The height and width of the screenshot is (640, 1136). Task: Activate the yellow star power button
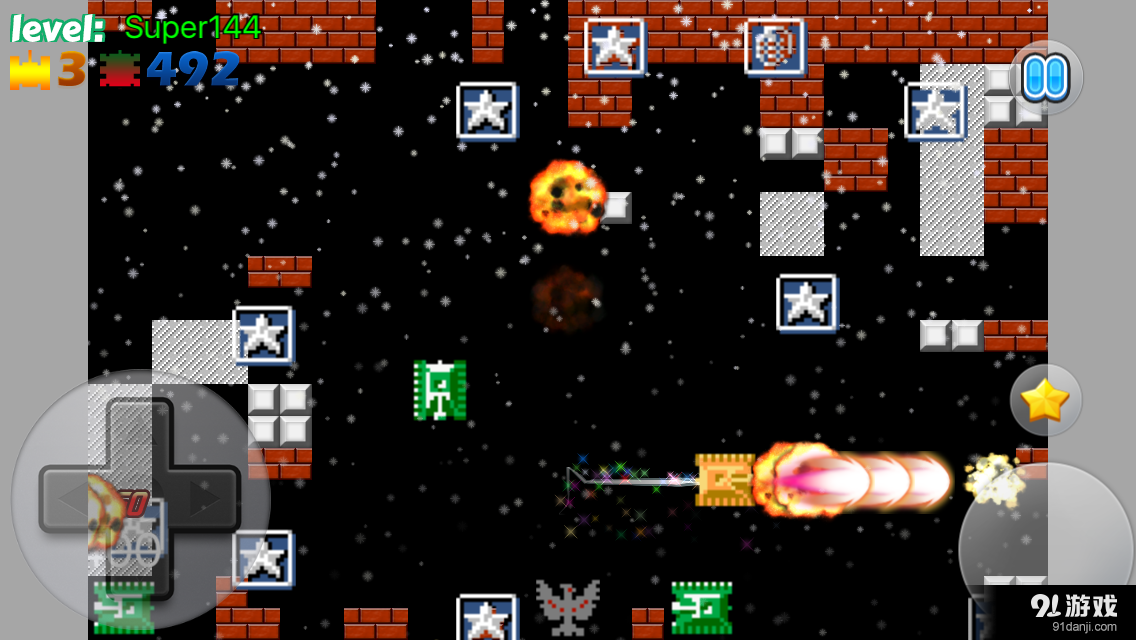(x=1045, y=400)
